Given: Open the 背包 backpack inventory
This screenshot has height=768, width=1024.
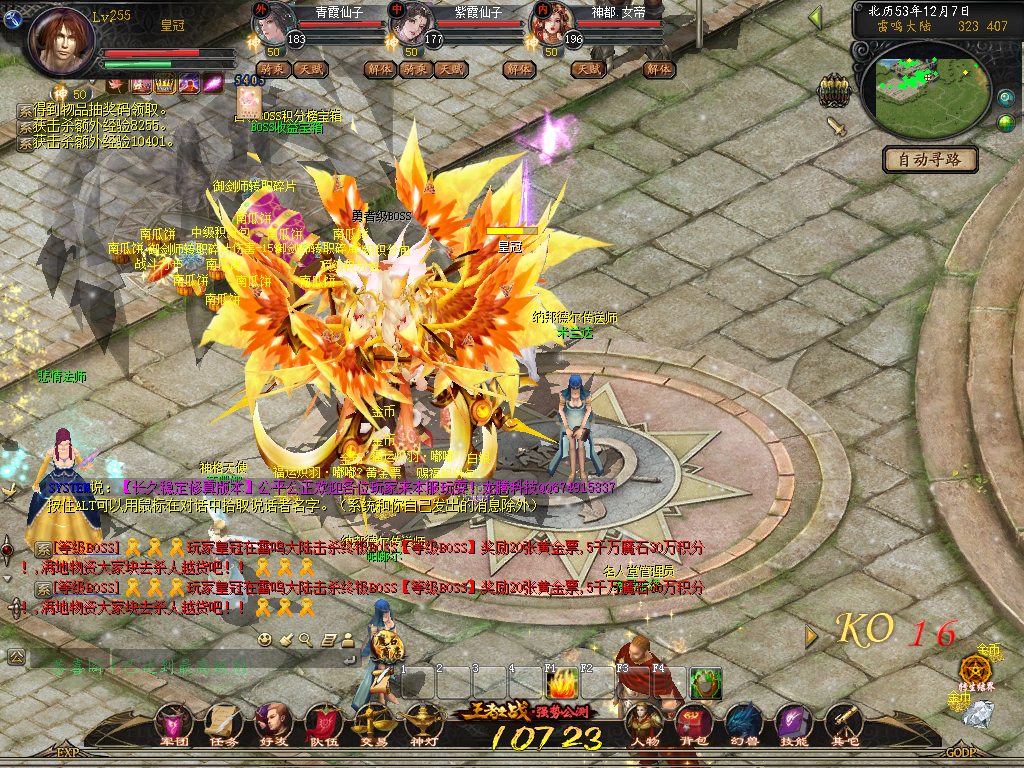Looking at the screenshot, I should (x=694, y=722).
